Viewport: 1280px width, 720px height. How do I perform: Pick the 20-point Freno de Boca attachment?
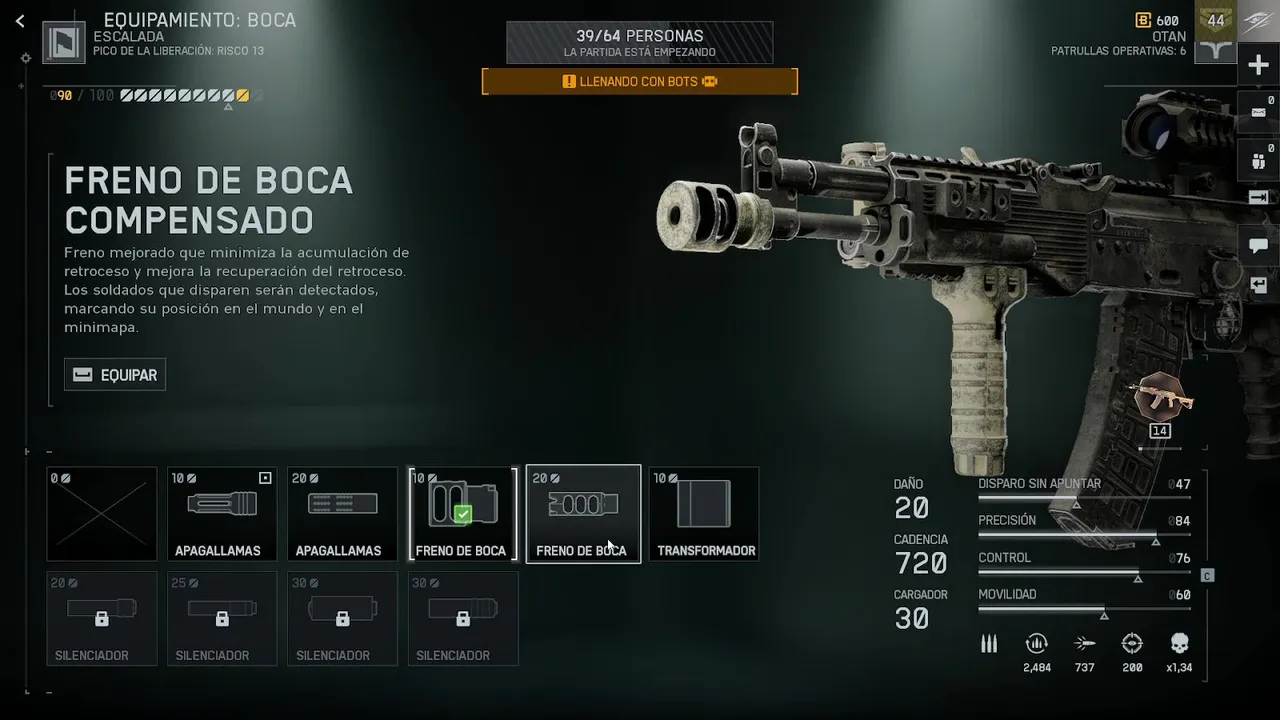click(x=583, y=514)
